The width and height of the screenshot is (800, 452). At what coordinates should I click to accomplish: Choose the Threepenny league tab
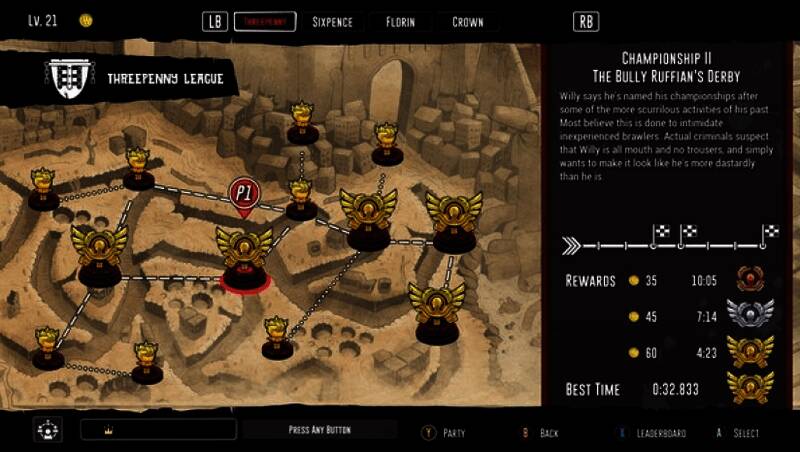tap(265, 22)
